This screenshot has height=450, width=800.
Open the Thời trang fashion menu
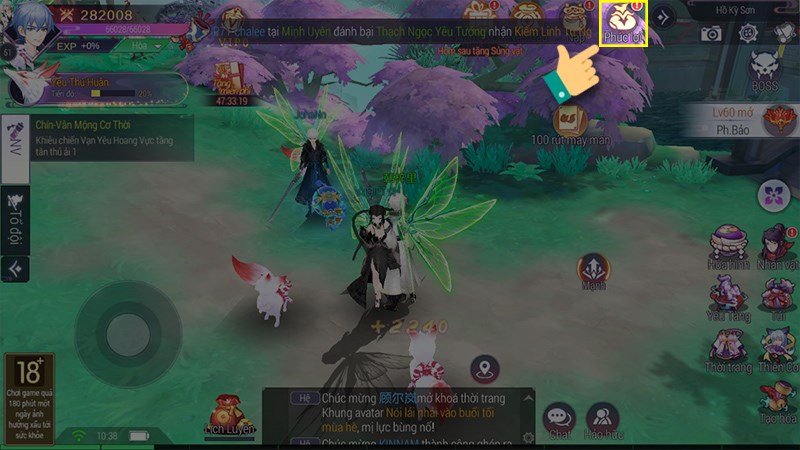(727, 348)
